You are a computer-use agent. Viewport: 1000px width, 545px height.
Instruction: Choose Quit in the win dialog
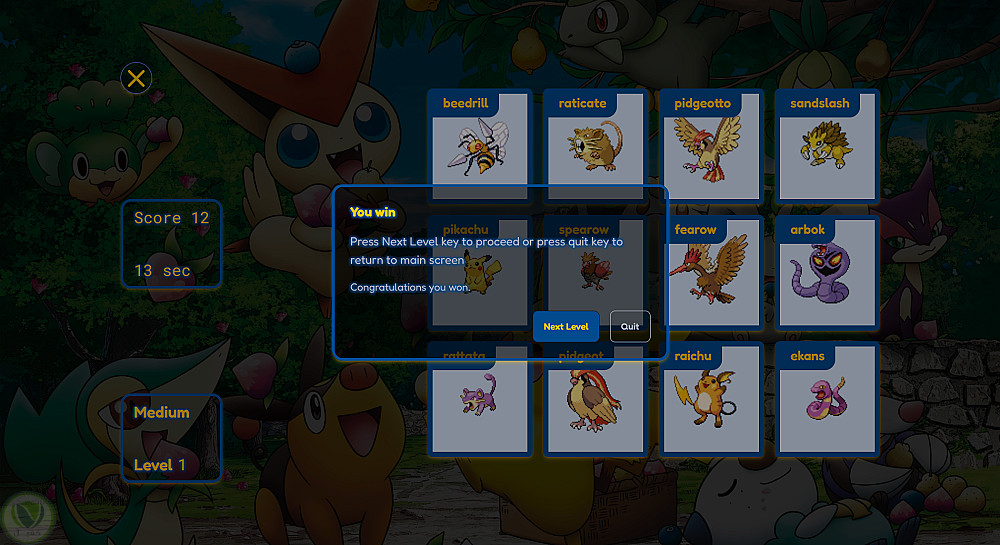630,326
